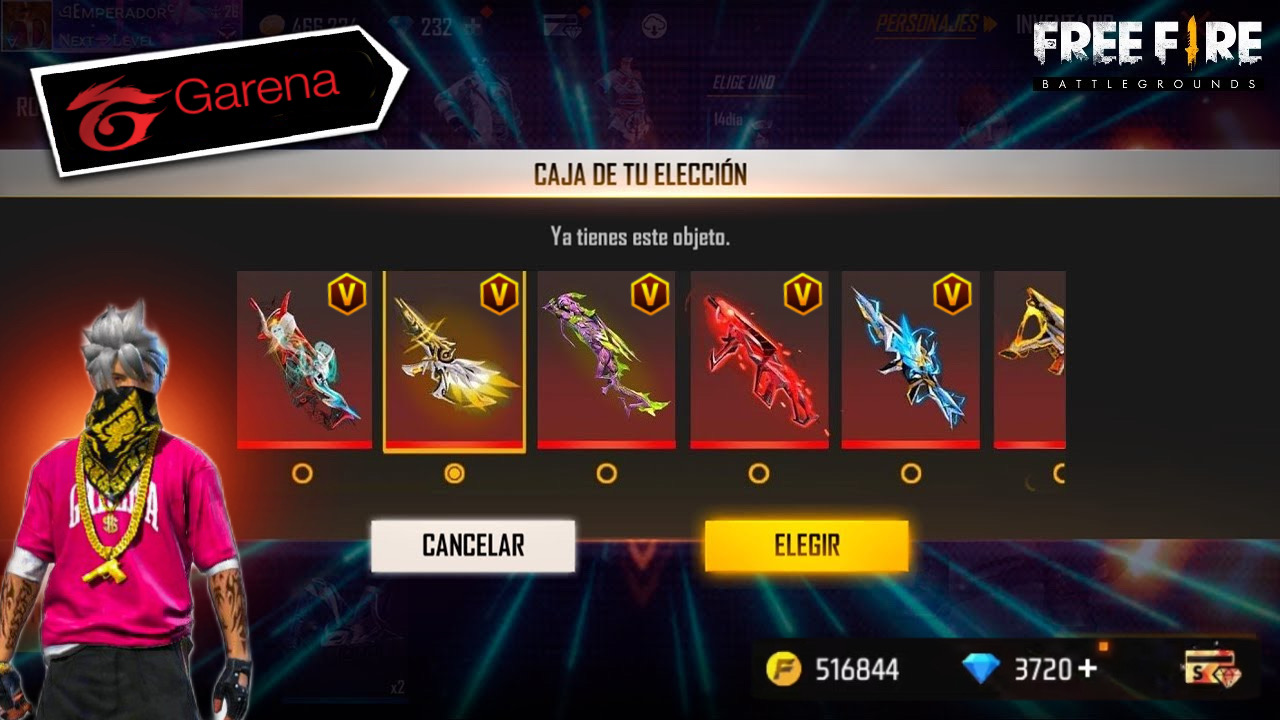Add more diamonds with the plus button

point(1085,668)
